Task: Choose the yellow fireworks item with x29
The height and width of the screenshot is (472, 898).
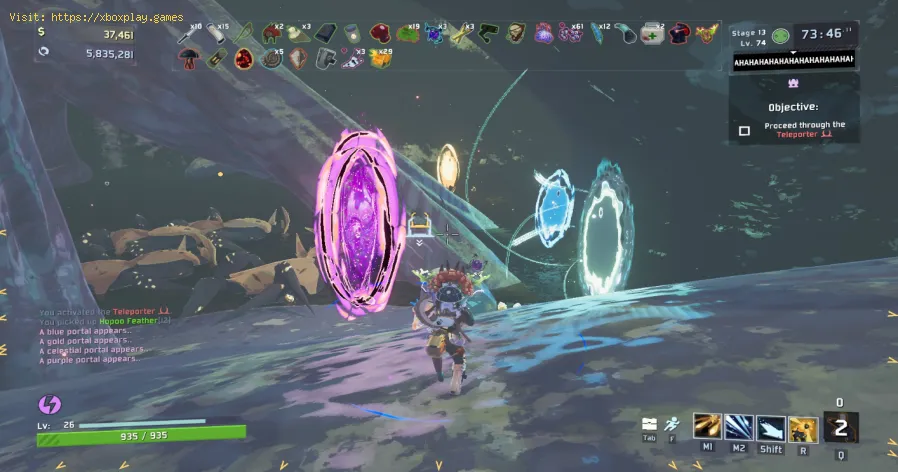Action: click(x=381, y=59)
